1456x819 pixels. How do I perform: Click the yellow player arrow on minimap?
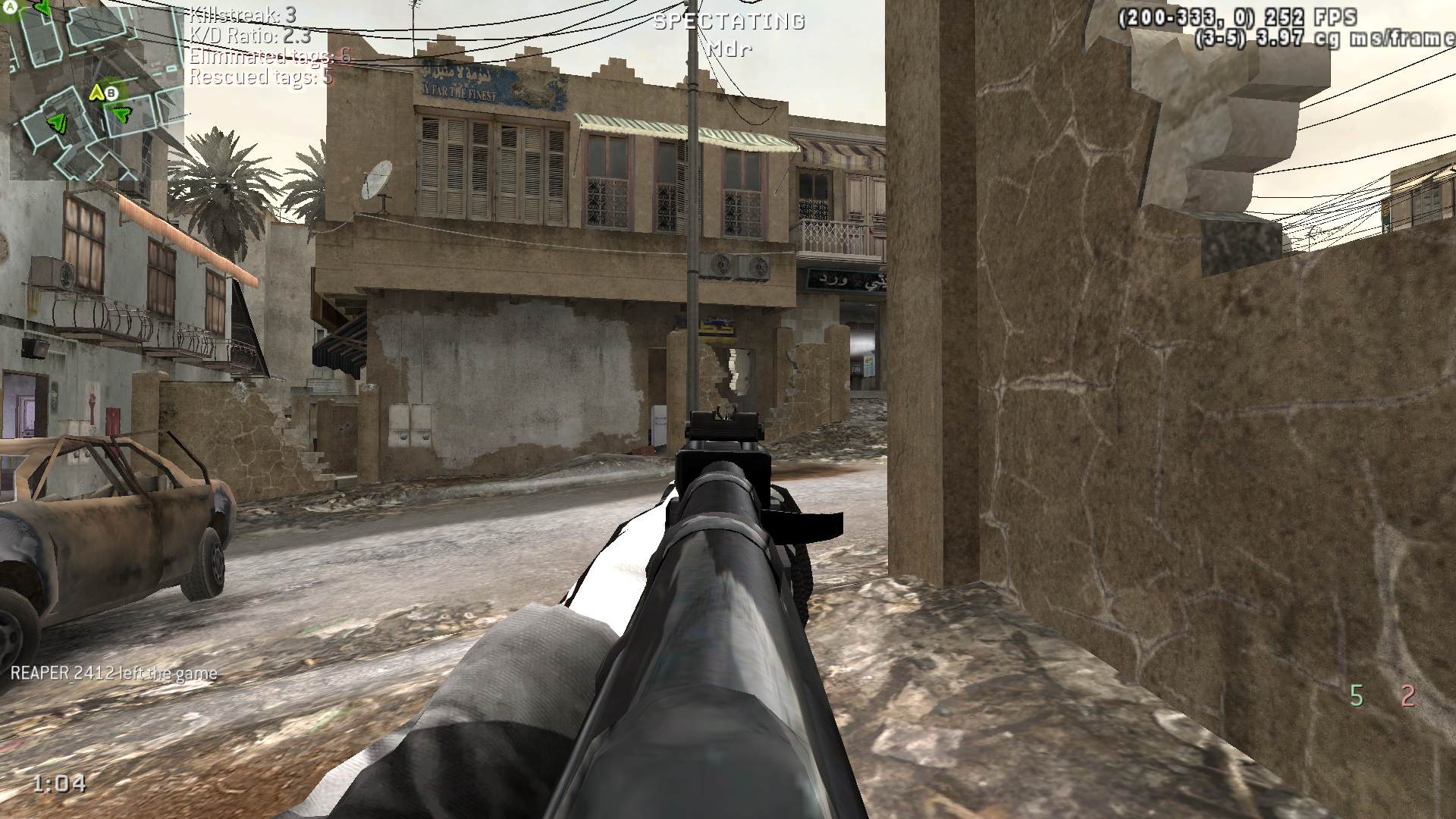coord(96,93)
